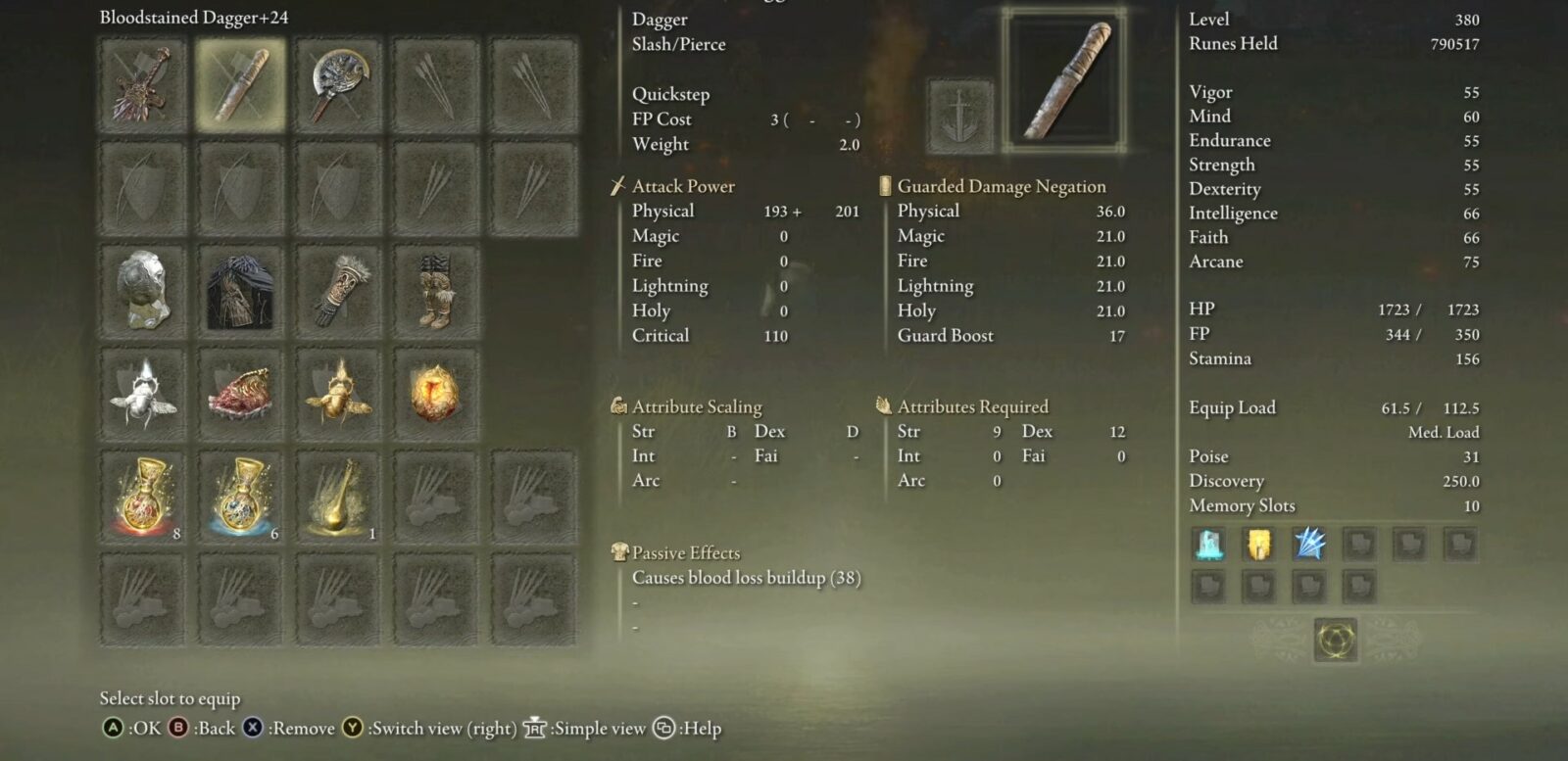Select the silver scarab talisman
Image resolution: width=1568 pixels, height=761 pixels.
click(x=143, y=394)
